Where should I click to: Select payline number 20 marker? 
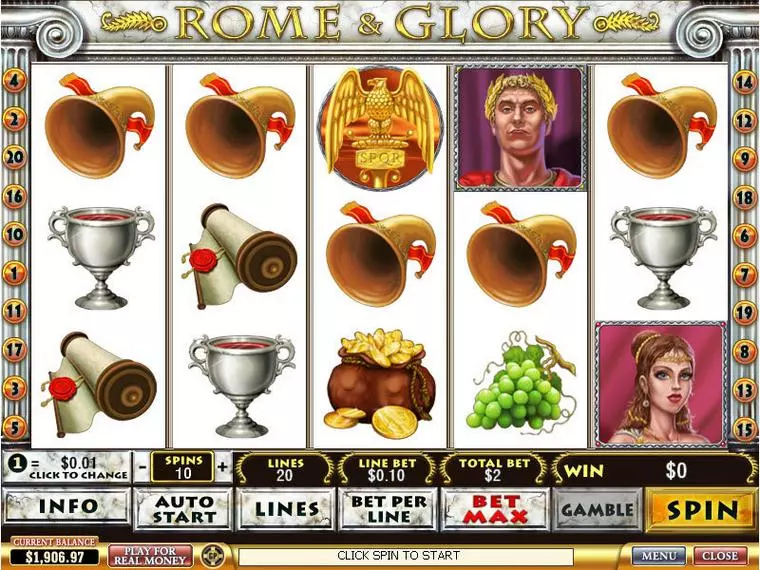pos(15,157)
